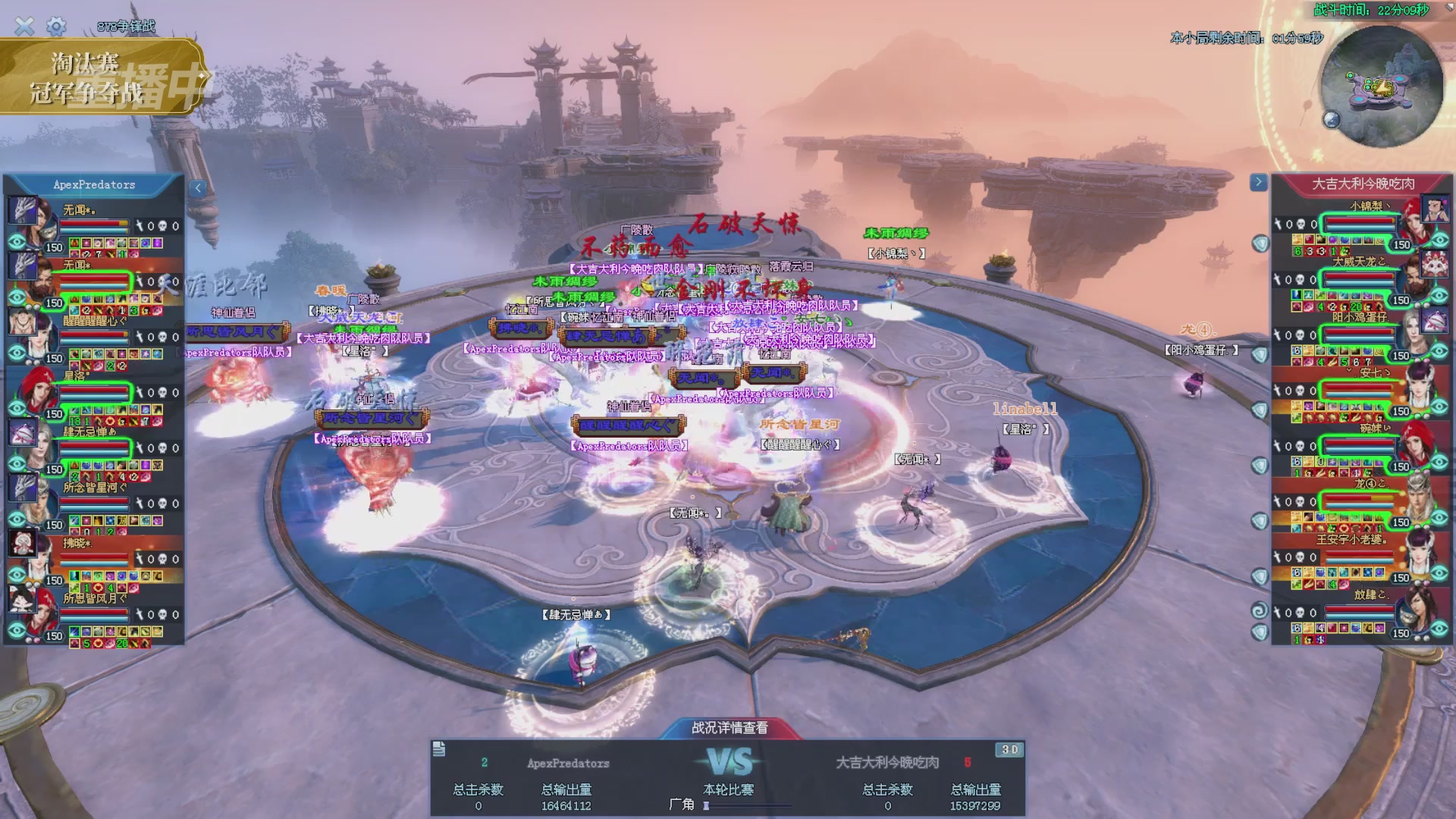This screenshot has width=1456, height=819.
Task: Collapse the 大吉大利今晚吃肉 team panel arrow
Action: coord(1258,182)
